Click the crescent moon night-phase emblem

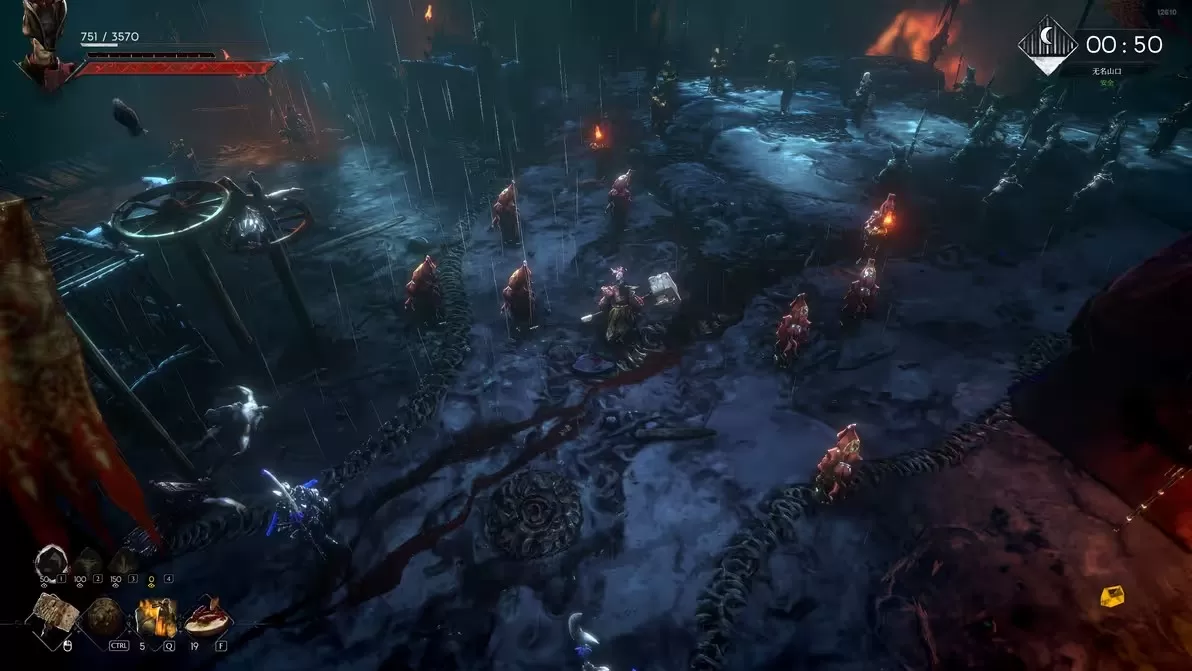click(1047, 46)
